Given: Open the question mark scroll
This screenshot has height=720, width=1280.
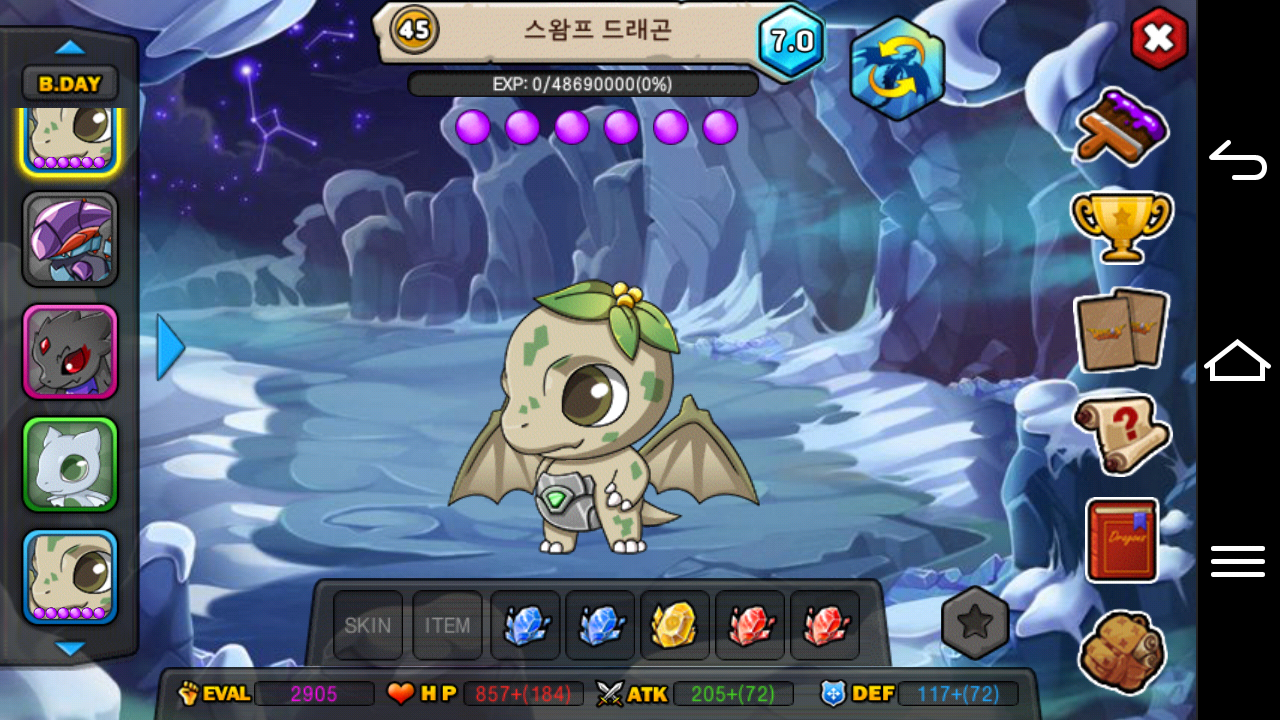Looking at the screenshot, I should pyautogui.click(x=1121, y=434).
